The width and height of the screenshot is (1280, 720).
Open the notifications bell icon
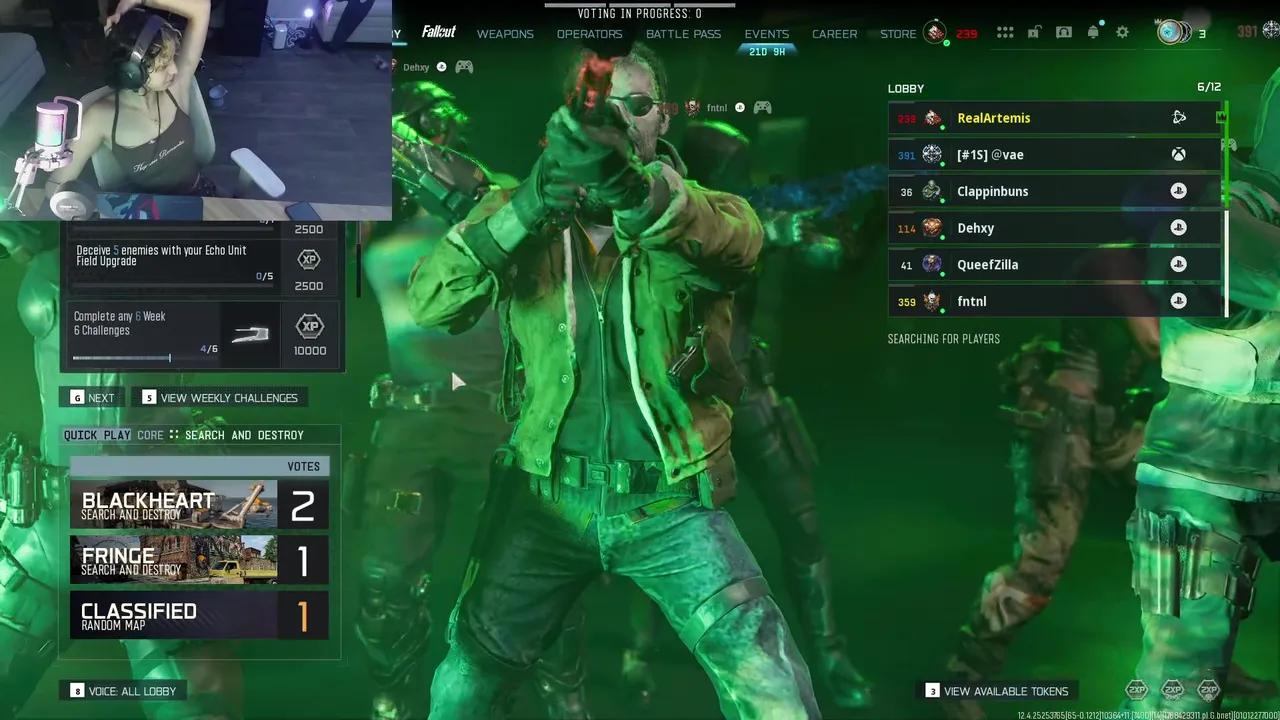(x=1093, y=31)
